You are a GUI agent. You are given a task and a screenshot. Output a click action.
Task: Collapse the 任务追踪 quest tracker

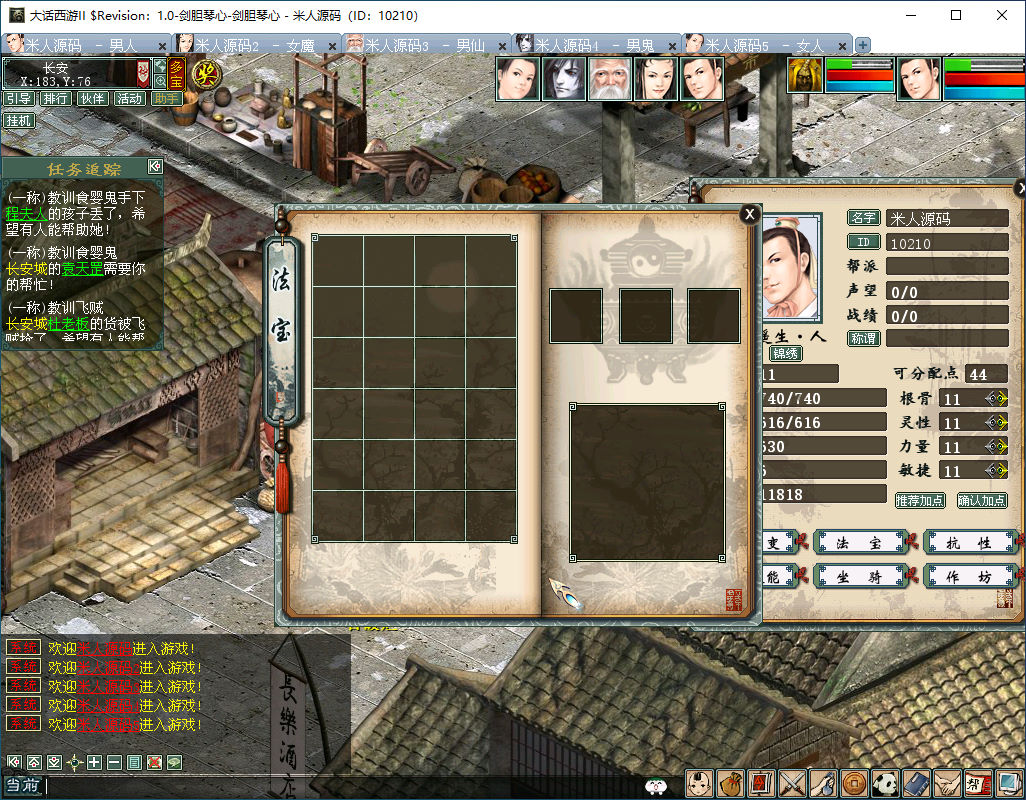[154, 167]
